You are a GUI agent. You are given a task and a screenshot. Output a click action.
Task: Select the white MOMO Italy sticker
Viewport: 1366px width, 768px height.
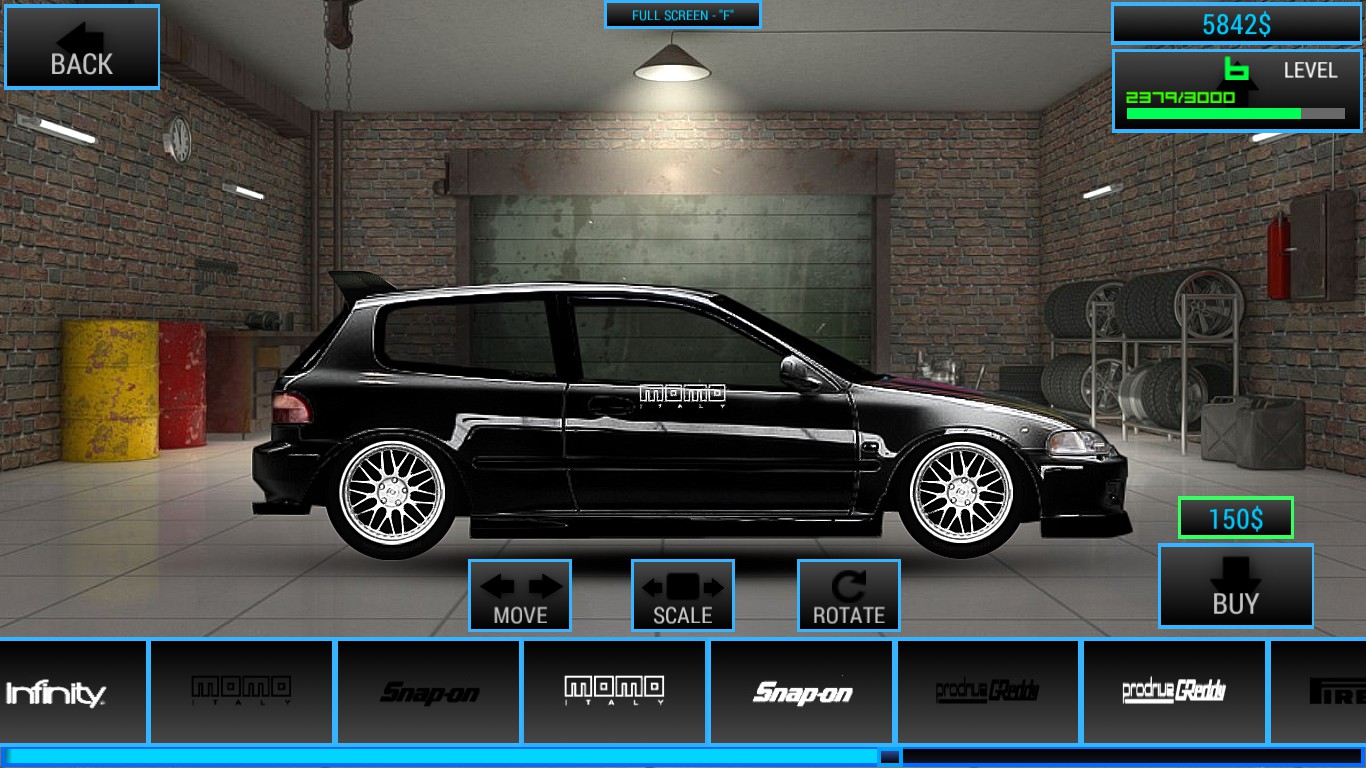tap(615, 691)
